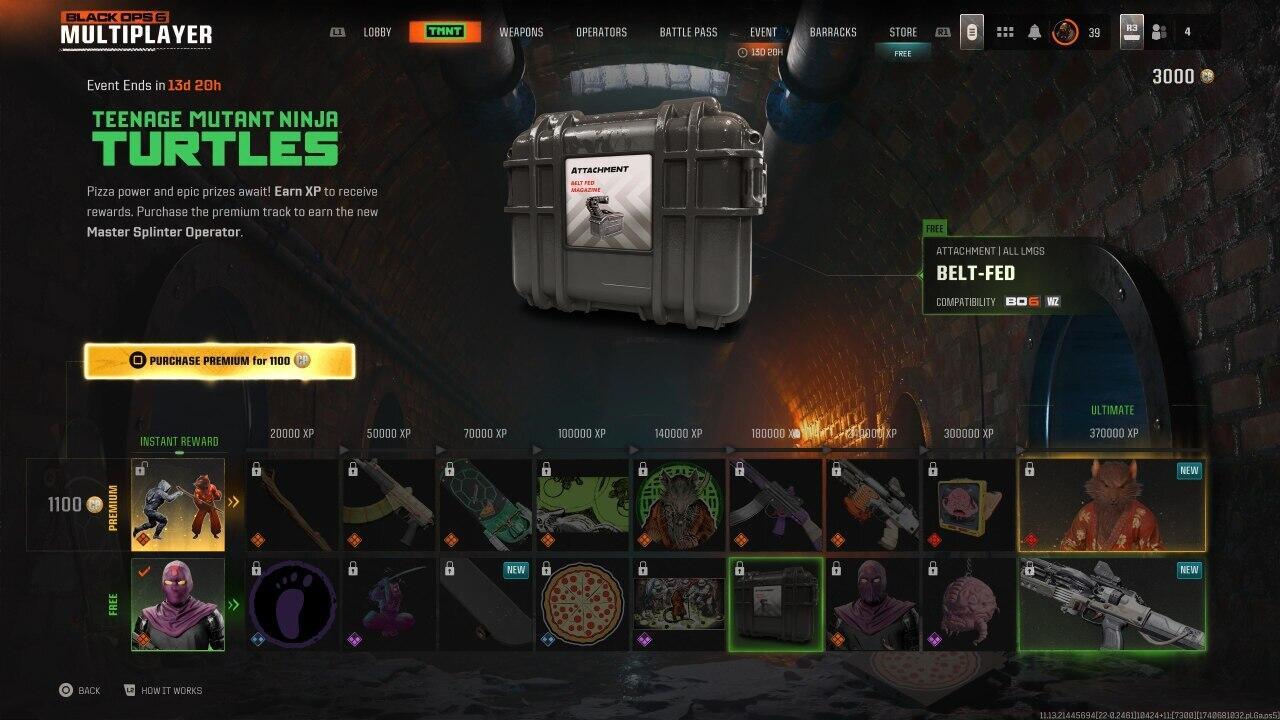Screen dimensions: 1280x720
Task: Toggle the highlighted Belt-Fed crate reward
Action: [x=776, y=605]
